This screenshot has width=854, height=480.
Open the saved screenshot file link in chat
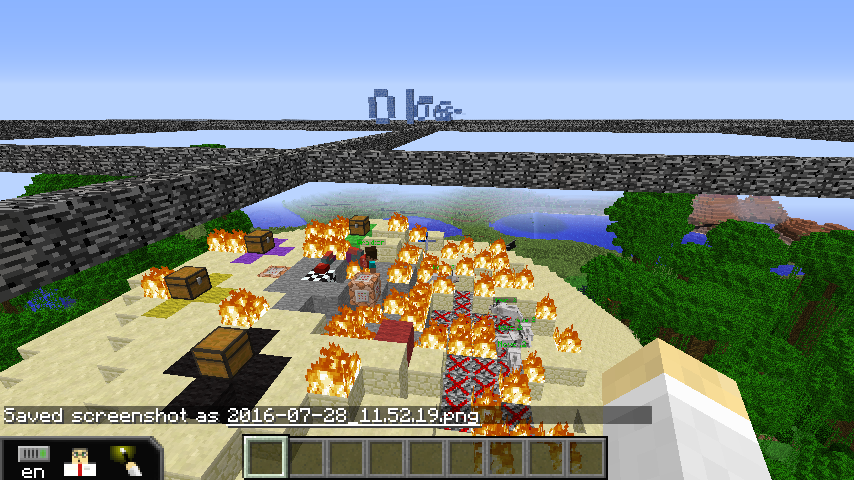pyautogui.click(x=352, y=415)
